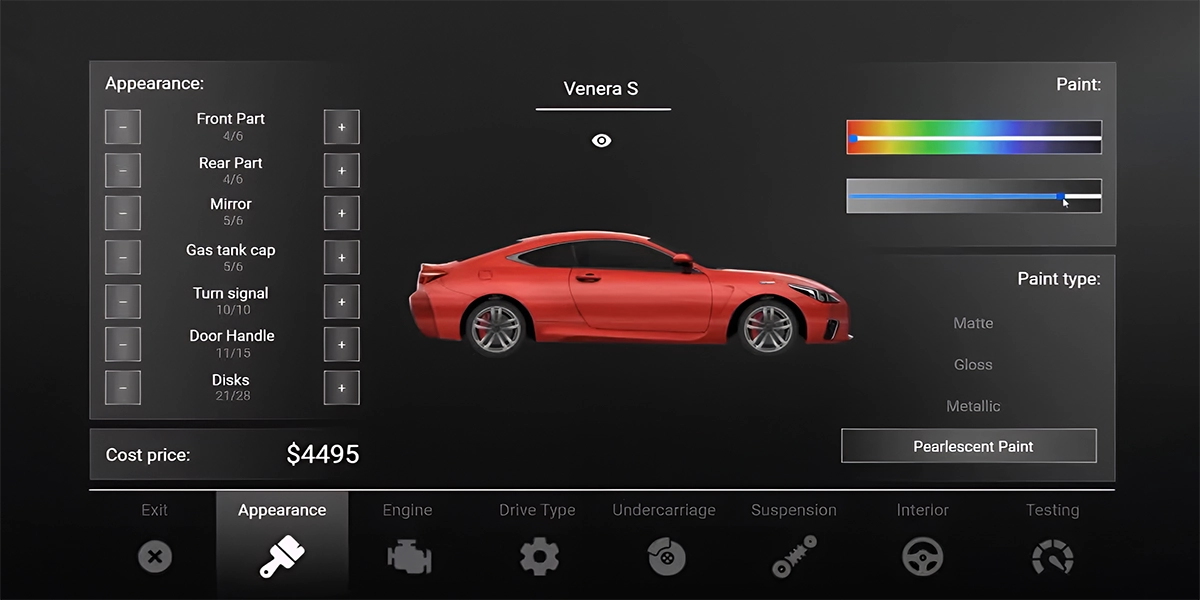This screenshot has height=600, width=1200.
Task: Decrease the Door Handle option
Action: tap(123, 344)
